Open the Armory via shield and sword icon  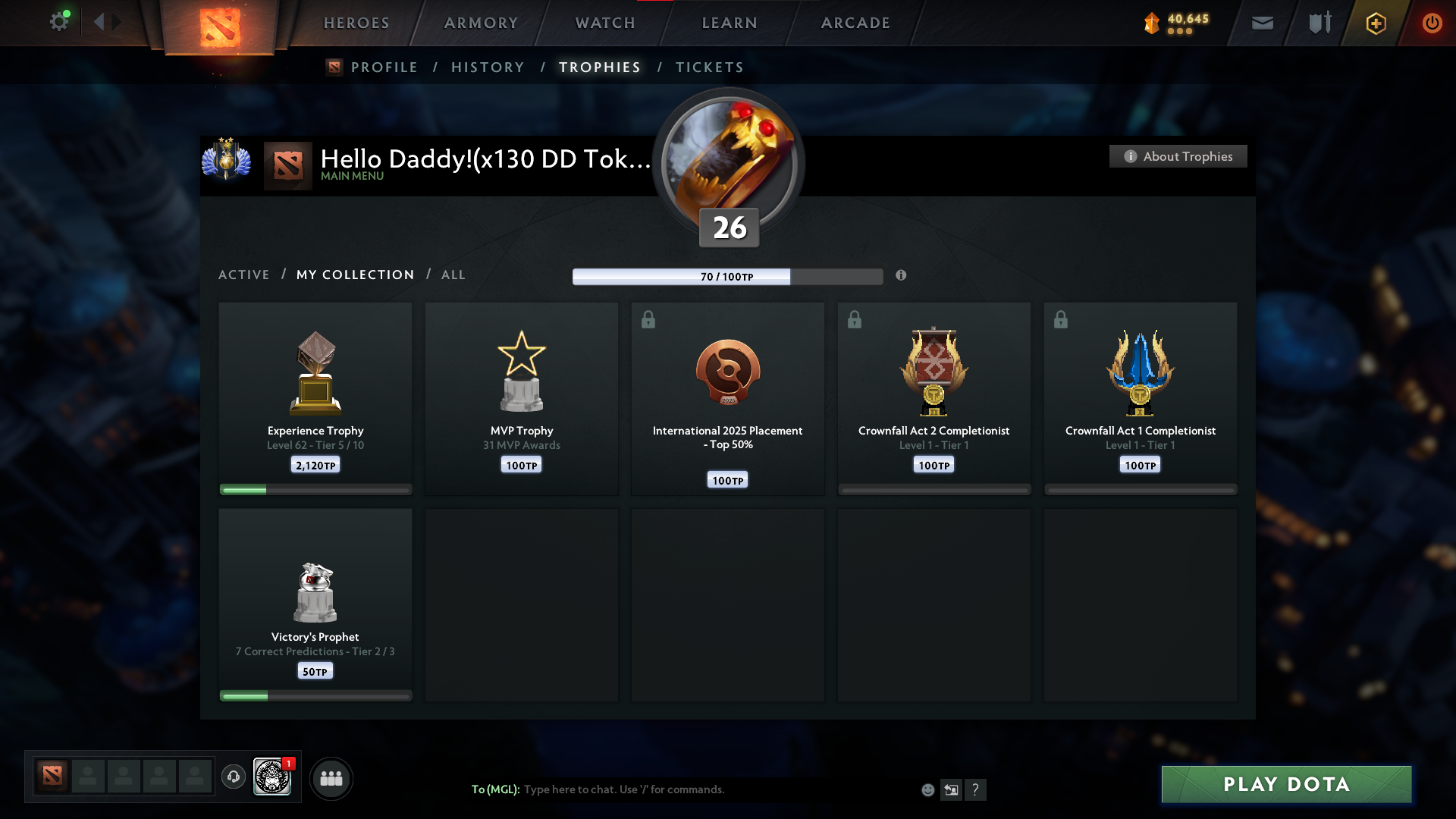point(1318,23)
